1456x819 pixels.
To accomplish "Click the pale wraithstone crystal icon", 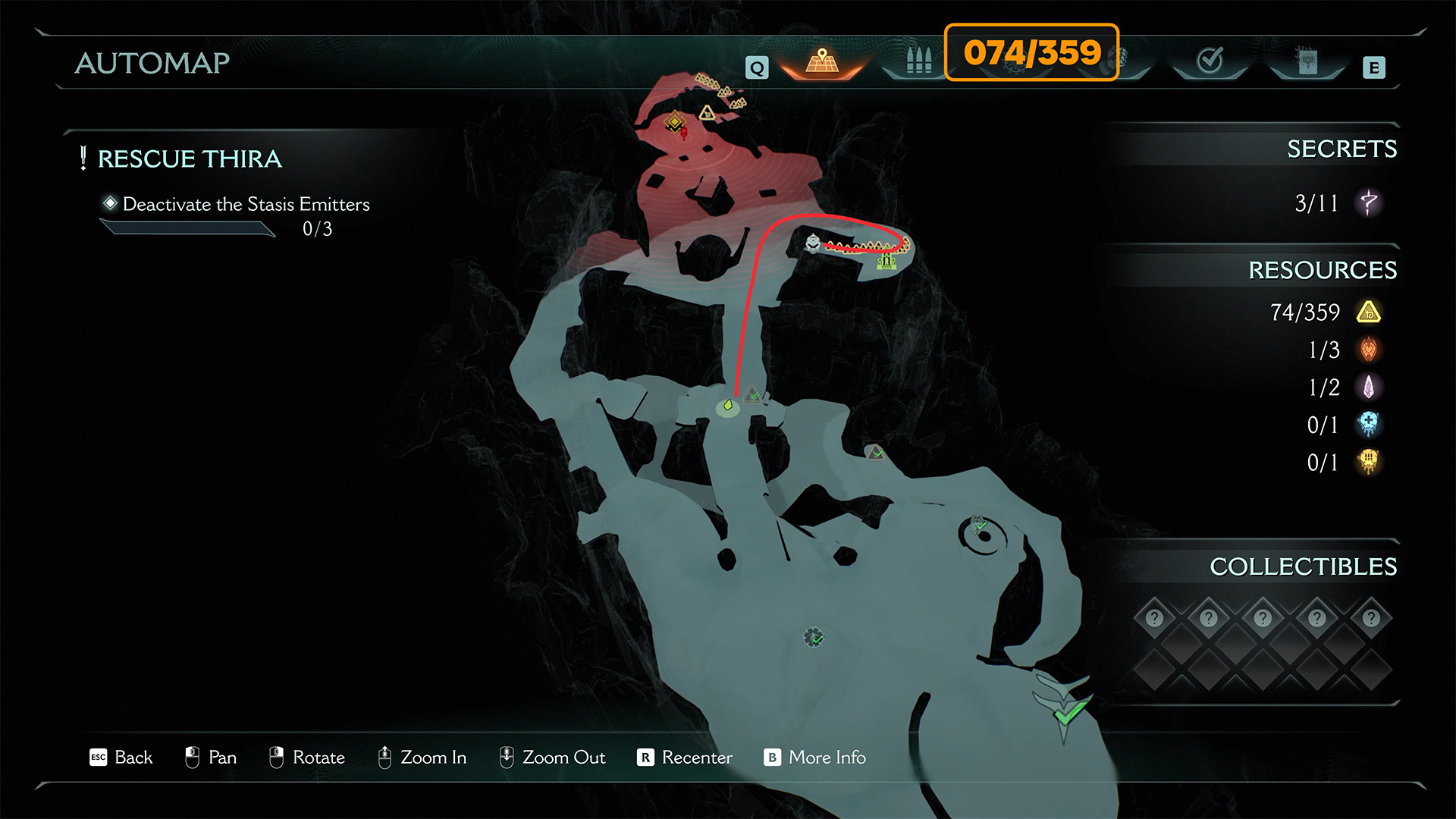I will coord(1369,388).
